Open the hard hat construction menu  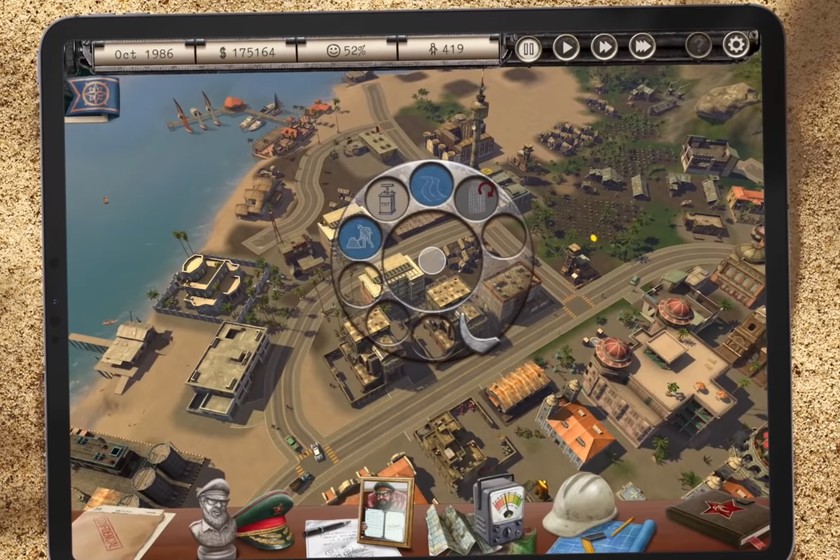579,505
